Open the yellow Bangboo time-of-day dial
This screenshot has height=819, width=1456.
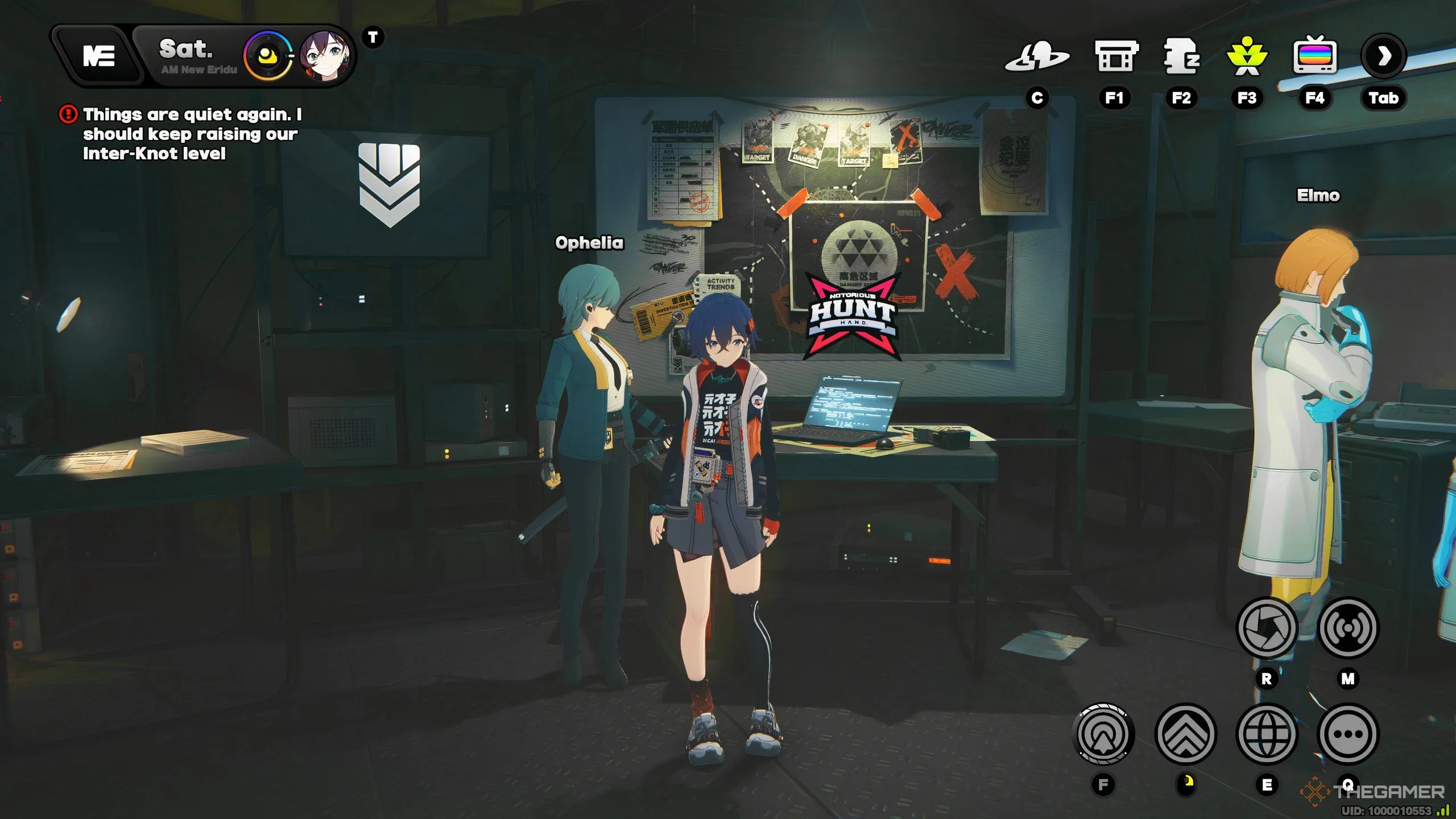coord(267,56)
